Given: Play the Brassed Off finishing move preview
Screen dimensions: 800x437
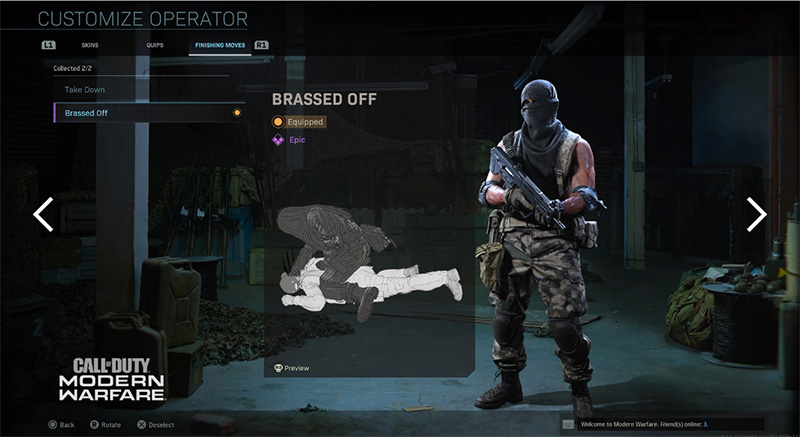Looking at the screenshot, I should [291, 368].
